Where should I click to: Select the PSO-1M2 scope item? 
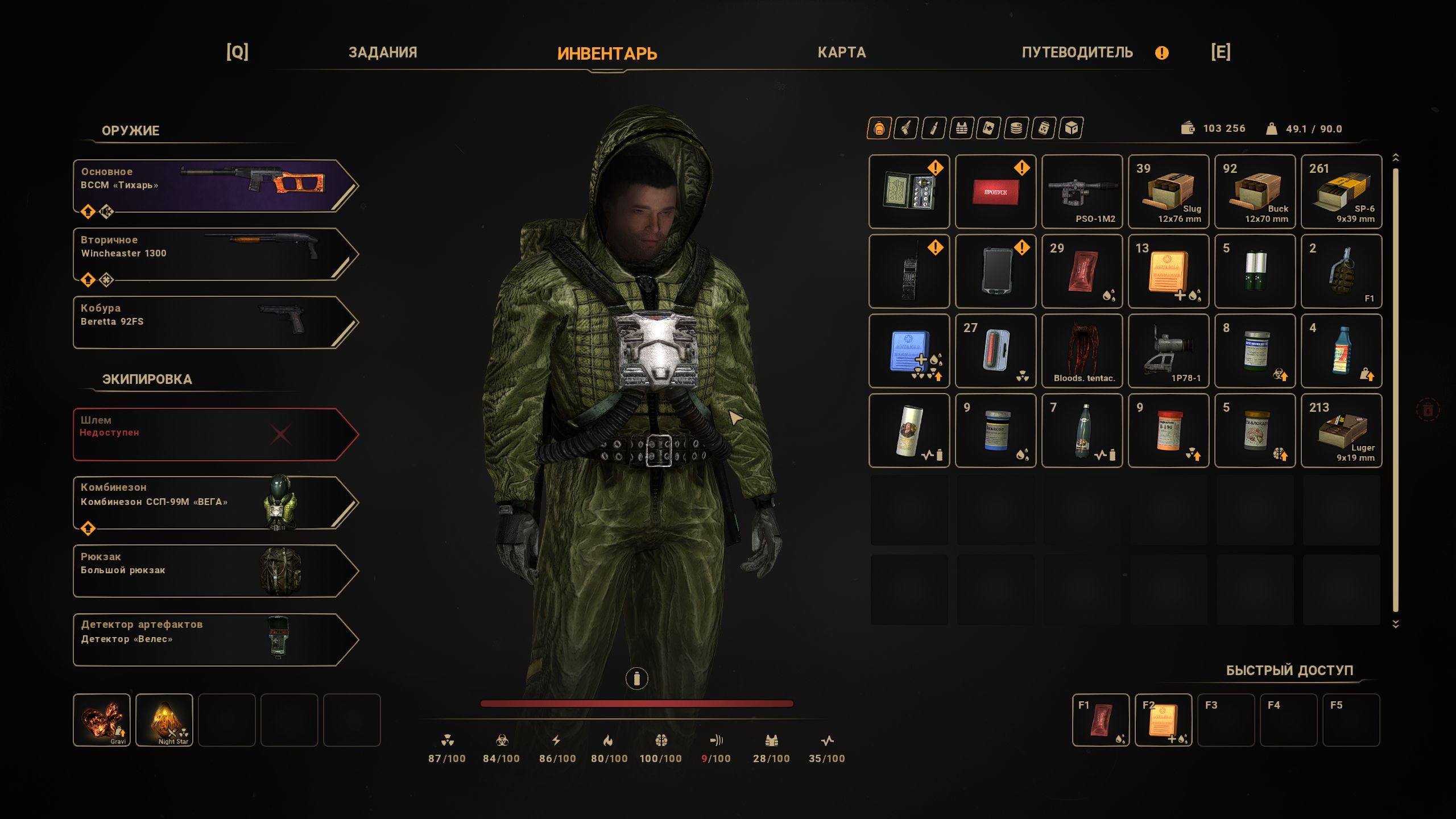1082,192
